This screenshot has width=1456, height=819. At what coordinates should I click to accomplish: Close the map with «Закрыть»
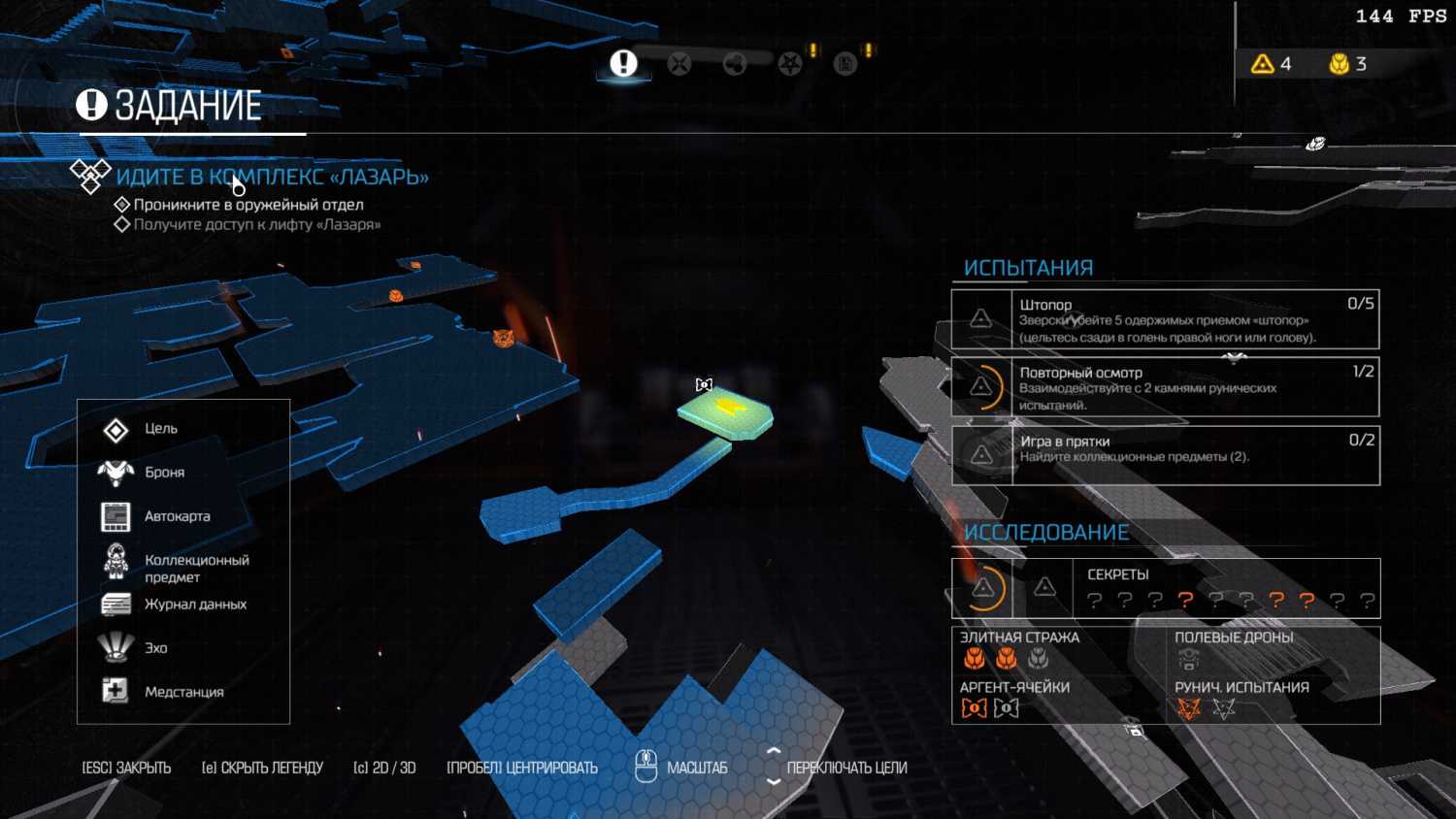126,768
